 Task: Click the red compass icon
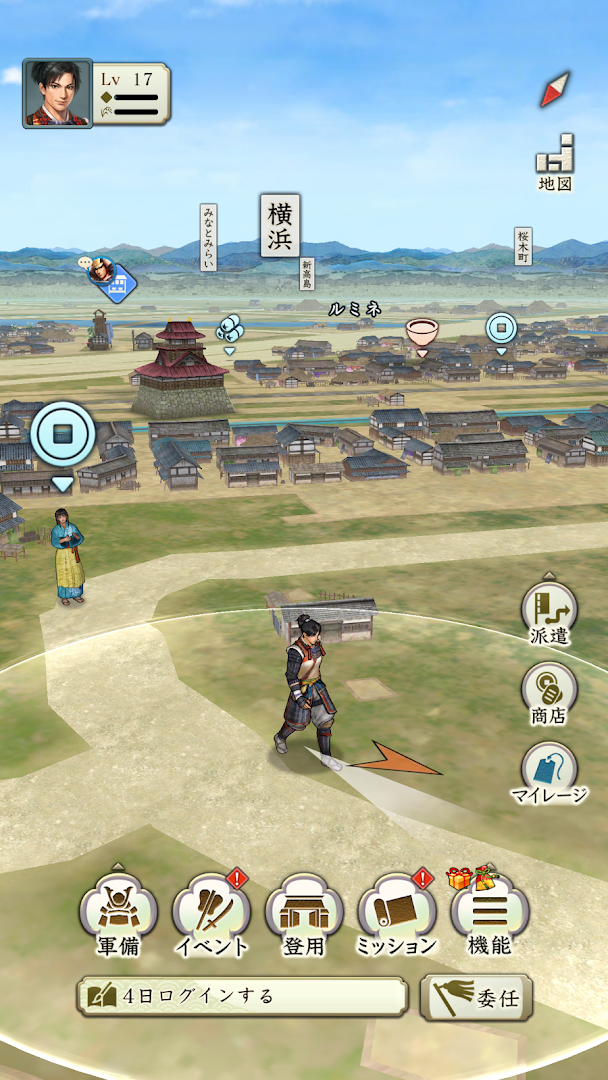coord(555,90)
